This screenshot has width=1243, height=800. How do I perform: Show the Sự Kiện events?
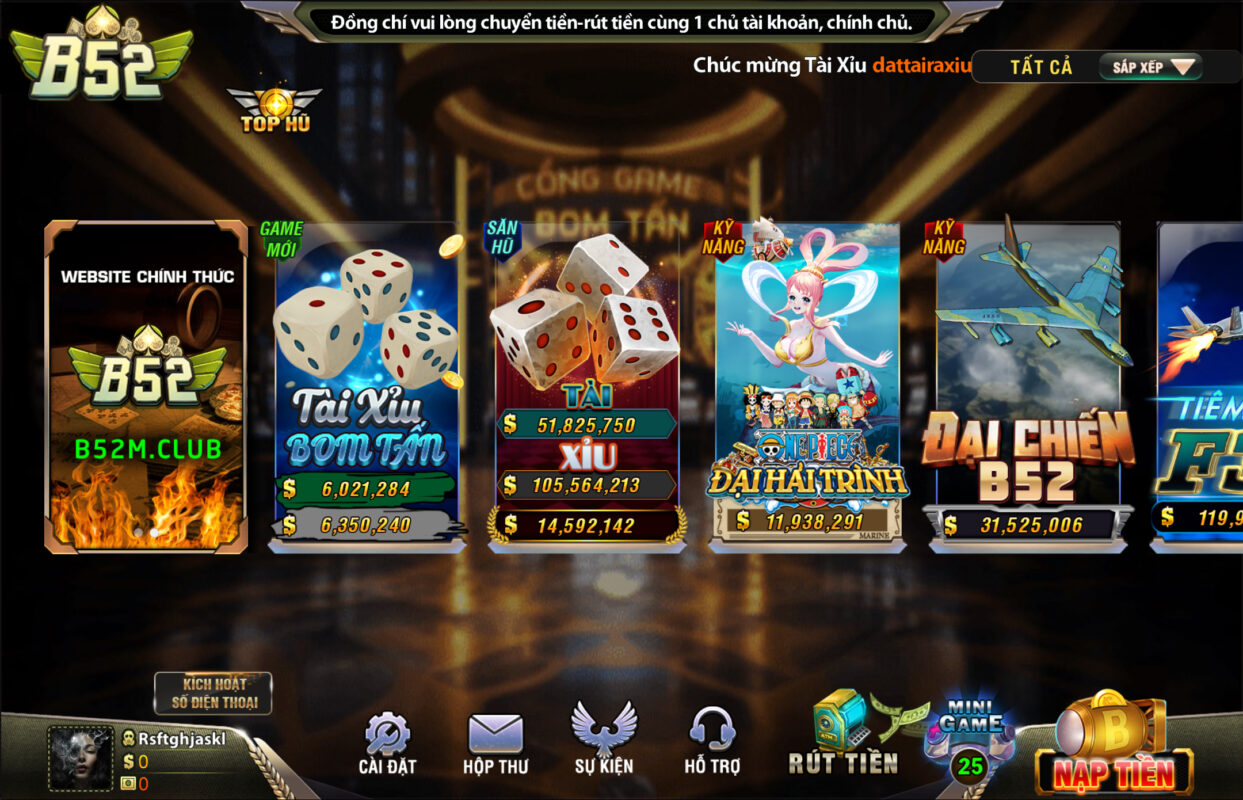coord(604,740)
